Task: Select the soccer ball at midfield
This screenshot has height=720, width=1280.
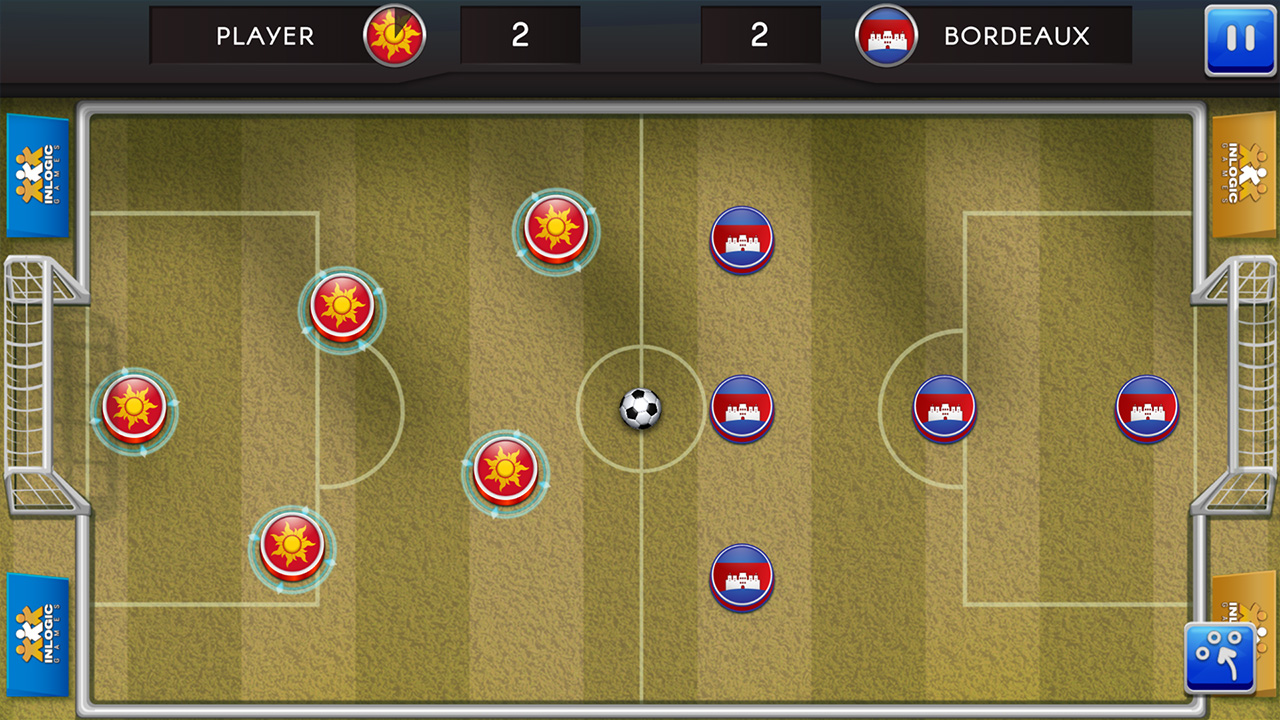Action: click(x=640, y=409)
